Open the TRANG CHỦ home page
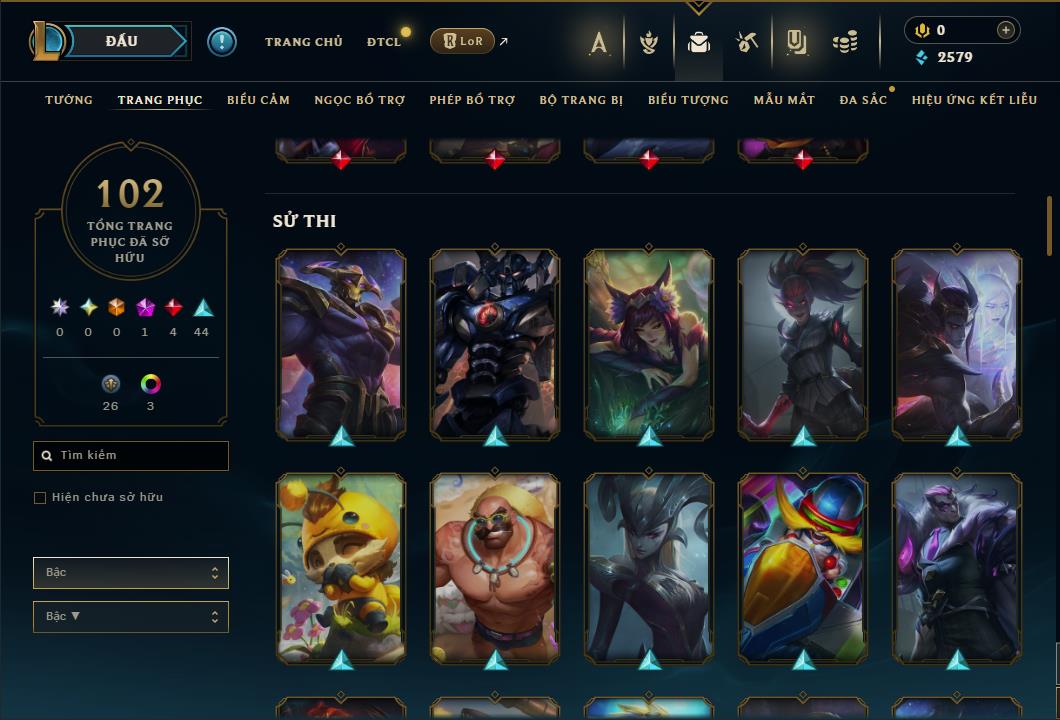This screenshot has width=1060, height=720. click(x=303, y=42)
